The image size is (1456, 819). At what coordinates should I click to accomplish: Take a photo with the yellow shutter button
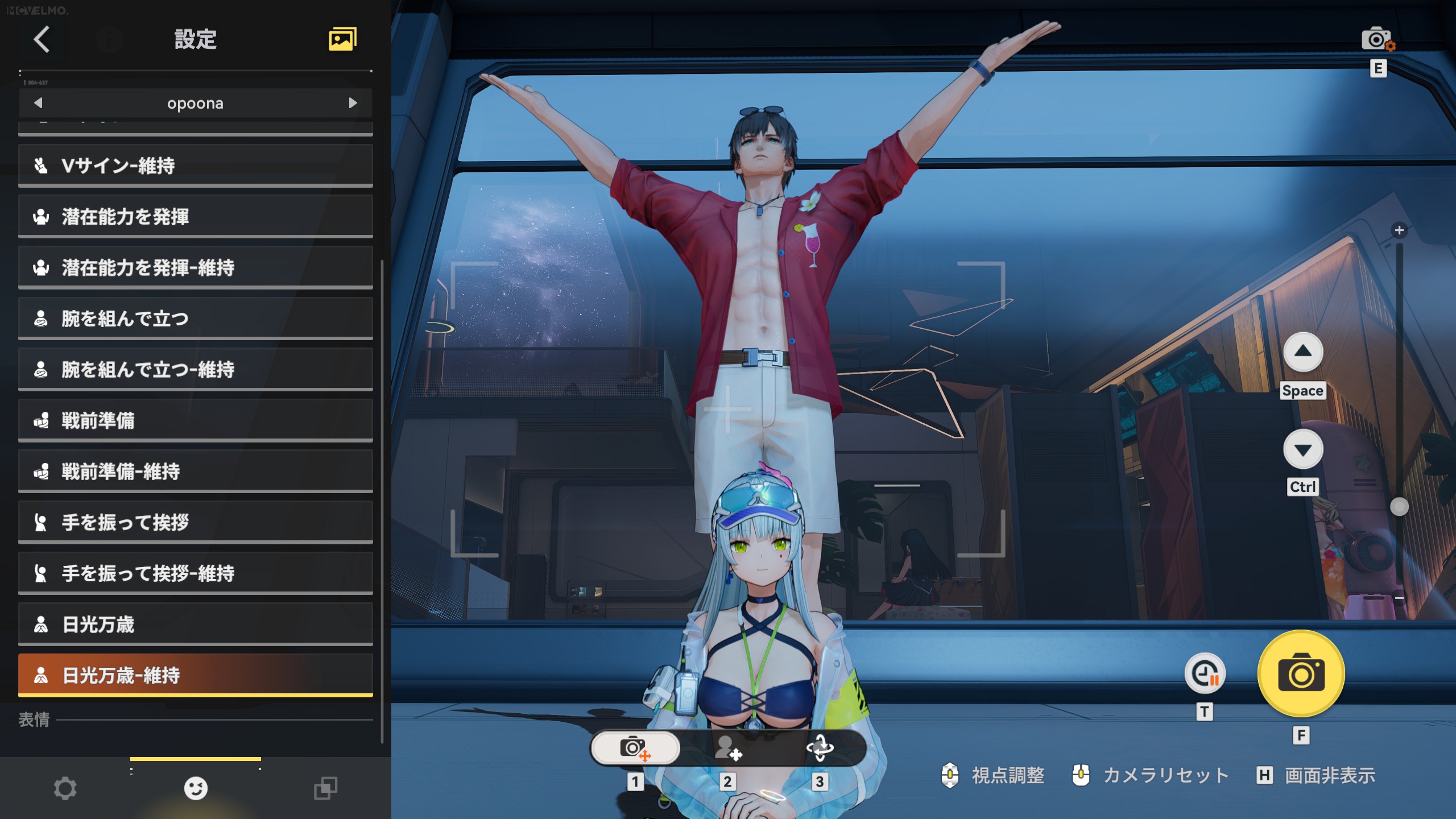click(1301, 674)
